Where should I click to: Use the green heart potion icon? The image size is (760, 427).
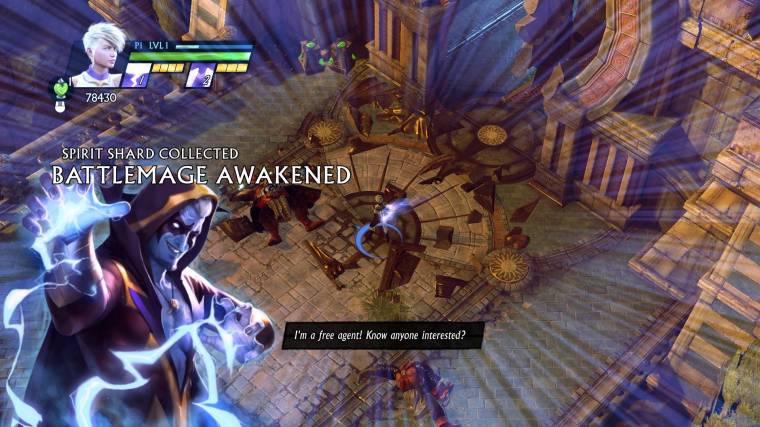(x=61, y=88)
